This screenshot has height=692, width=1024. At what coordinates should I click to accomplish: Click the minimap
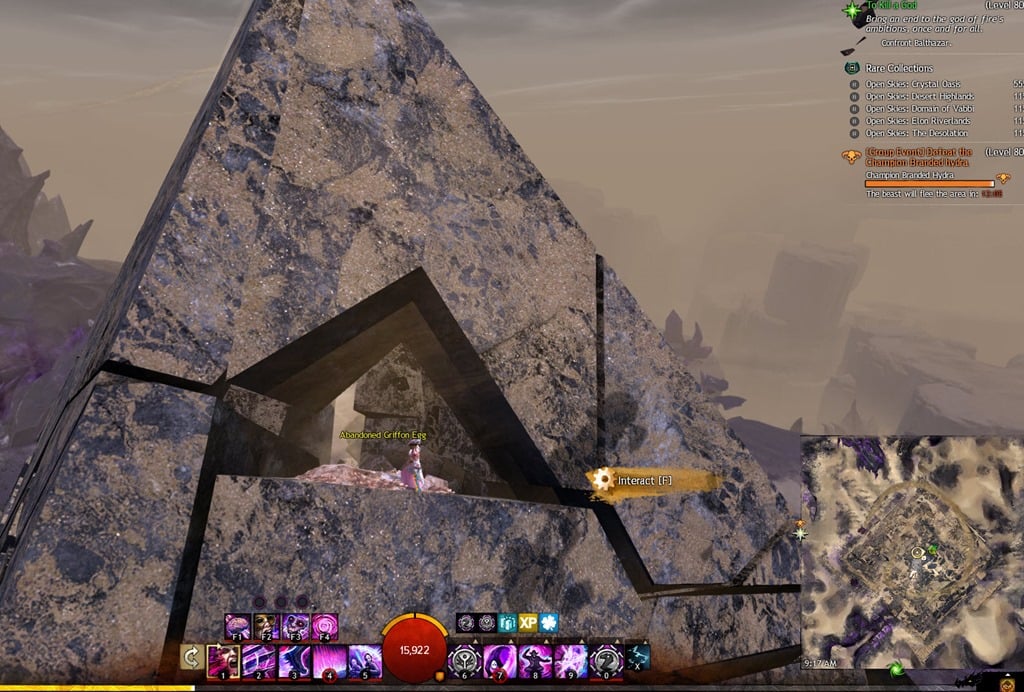tap(911, 552)
